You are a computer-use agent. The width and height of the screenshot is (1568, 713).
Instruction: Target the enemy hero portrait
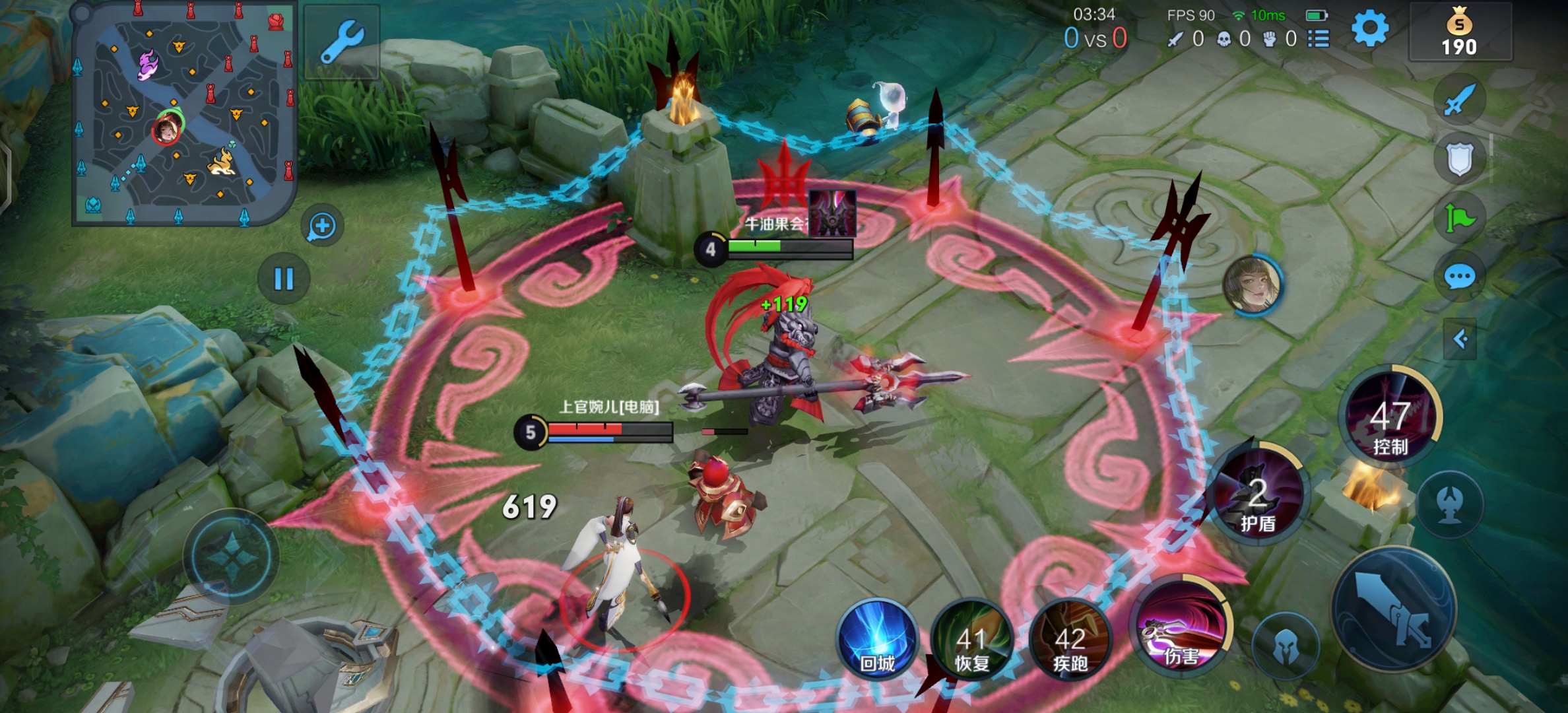(x=1252, y=285)
